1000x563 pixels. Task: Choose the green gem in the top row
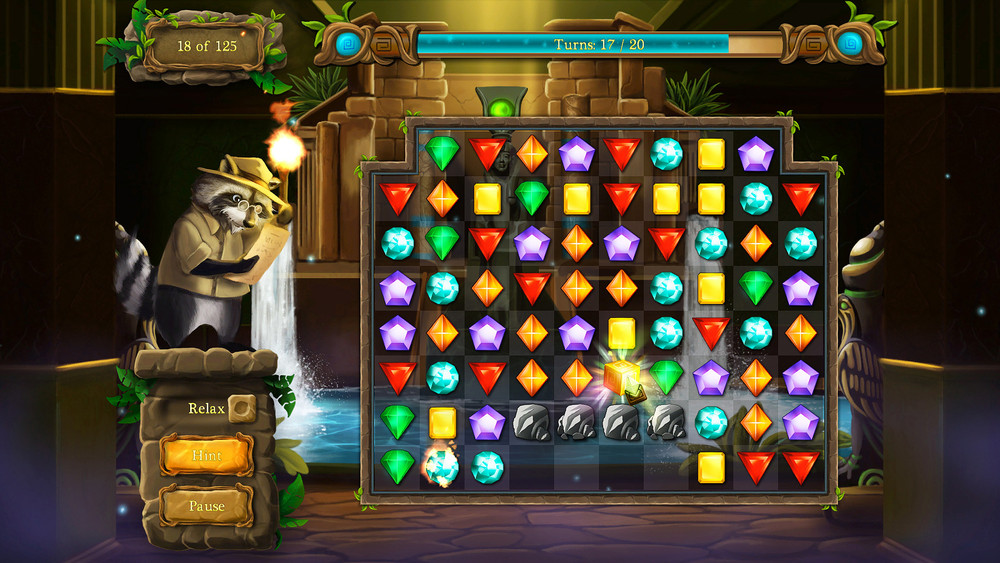click(x=441, y=153)
